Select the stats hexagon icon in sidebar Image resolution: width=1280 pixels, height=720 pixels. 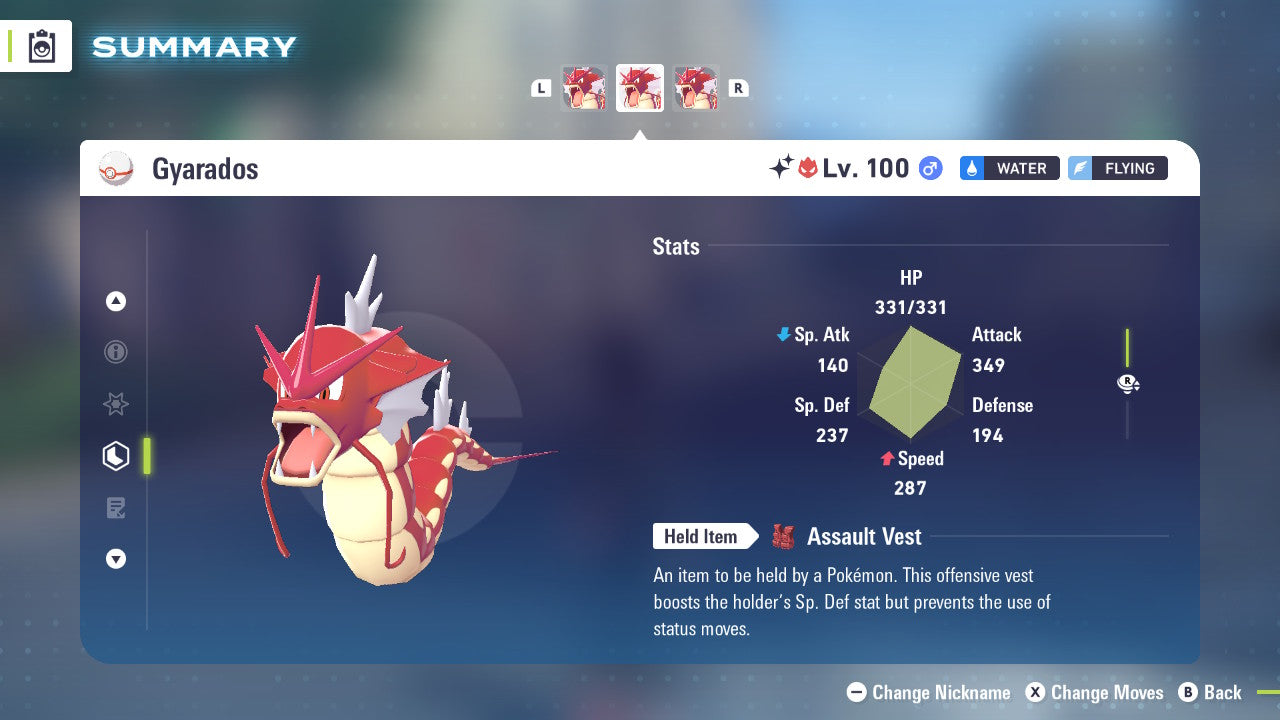pos(116,455)
